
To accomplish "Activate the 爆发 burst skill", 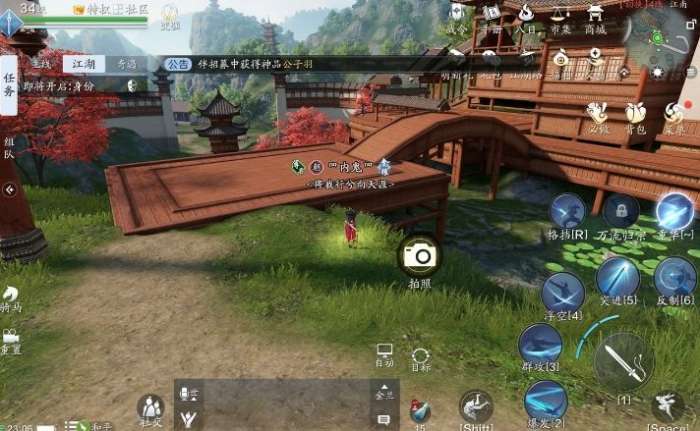I will (x=546, y=400).
